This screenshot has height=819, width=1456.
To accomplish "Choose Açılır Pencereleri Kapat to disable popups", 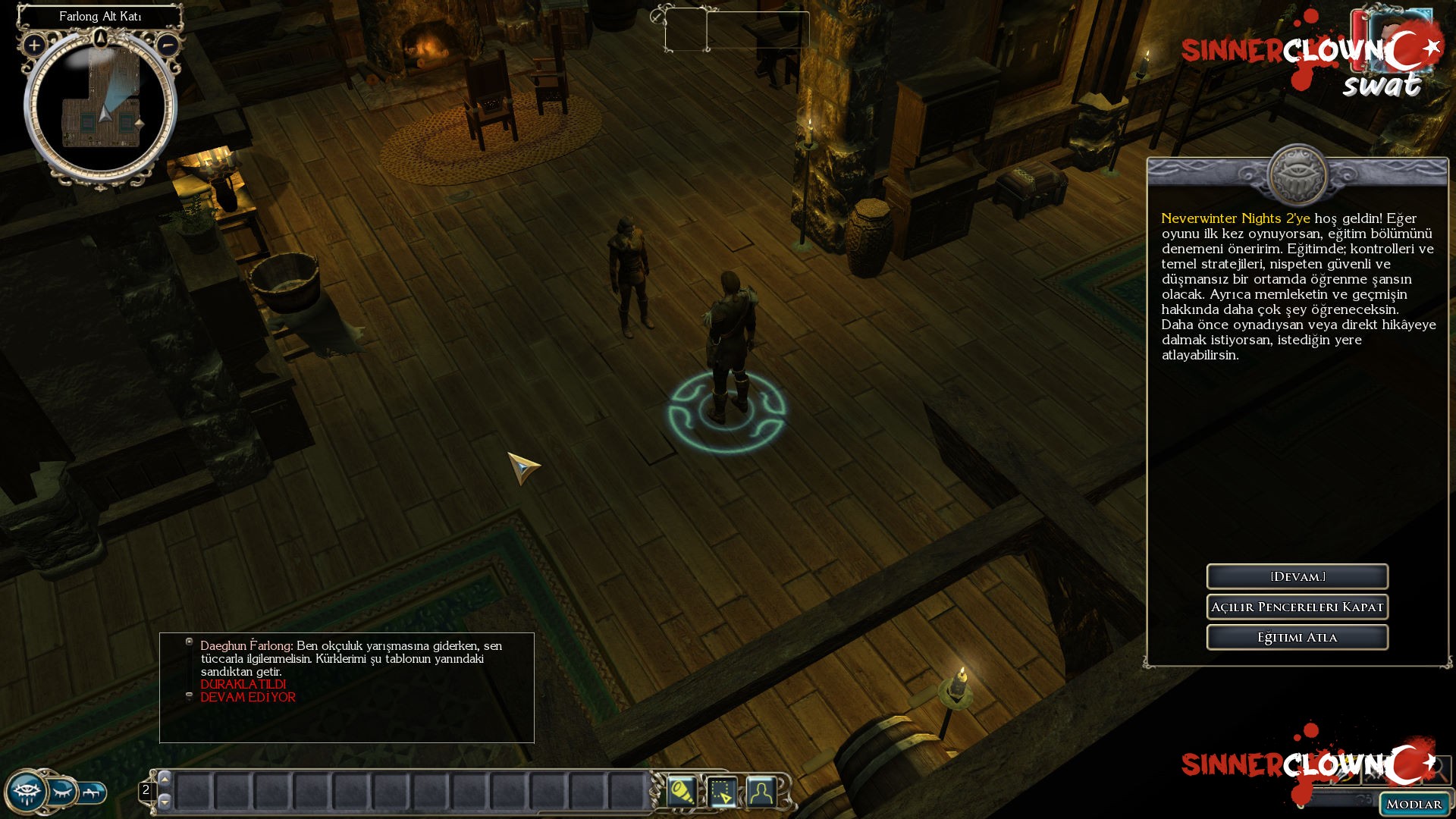I will click(x=1297, y=607).
